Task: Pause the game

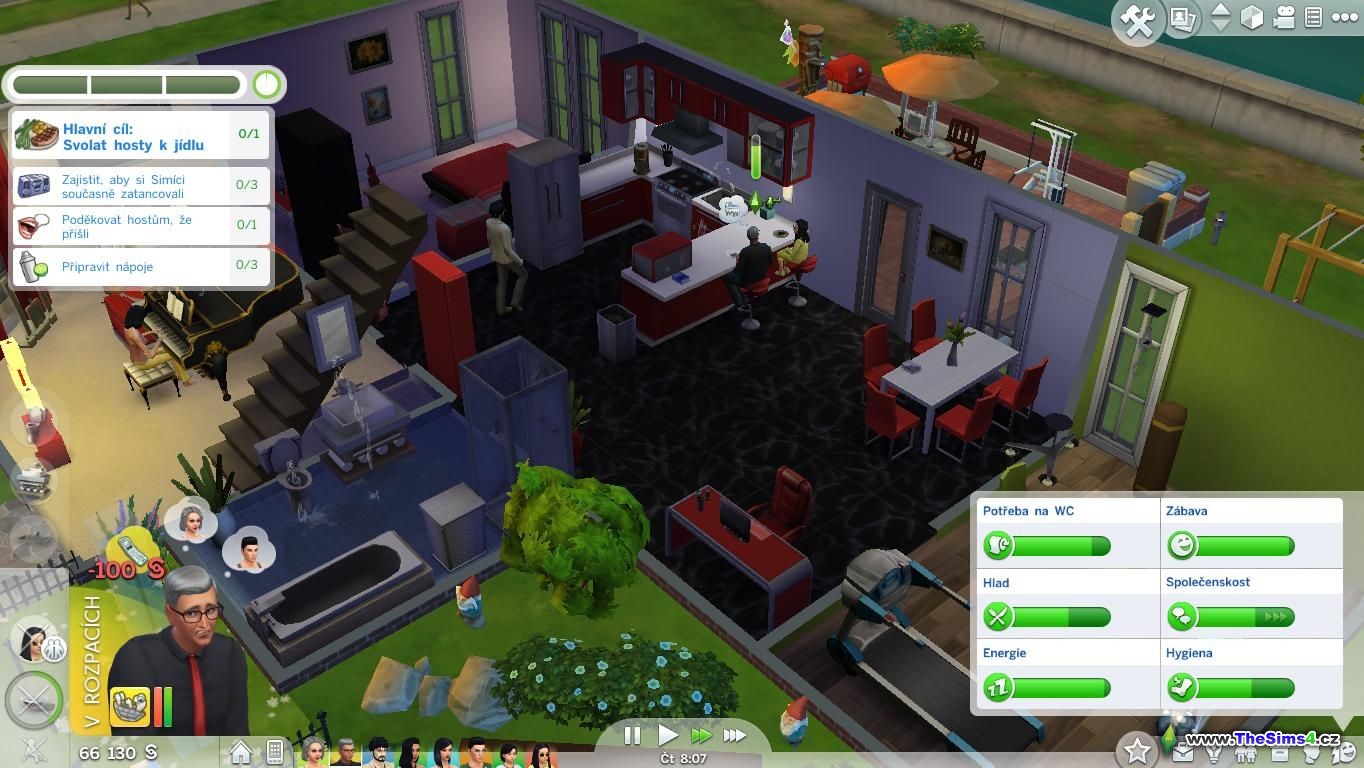Action: tap(632, 736)
